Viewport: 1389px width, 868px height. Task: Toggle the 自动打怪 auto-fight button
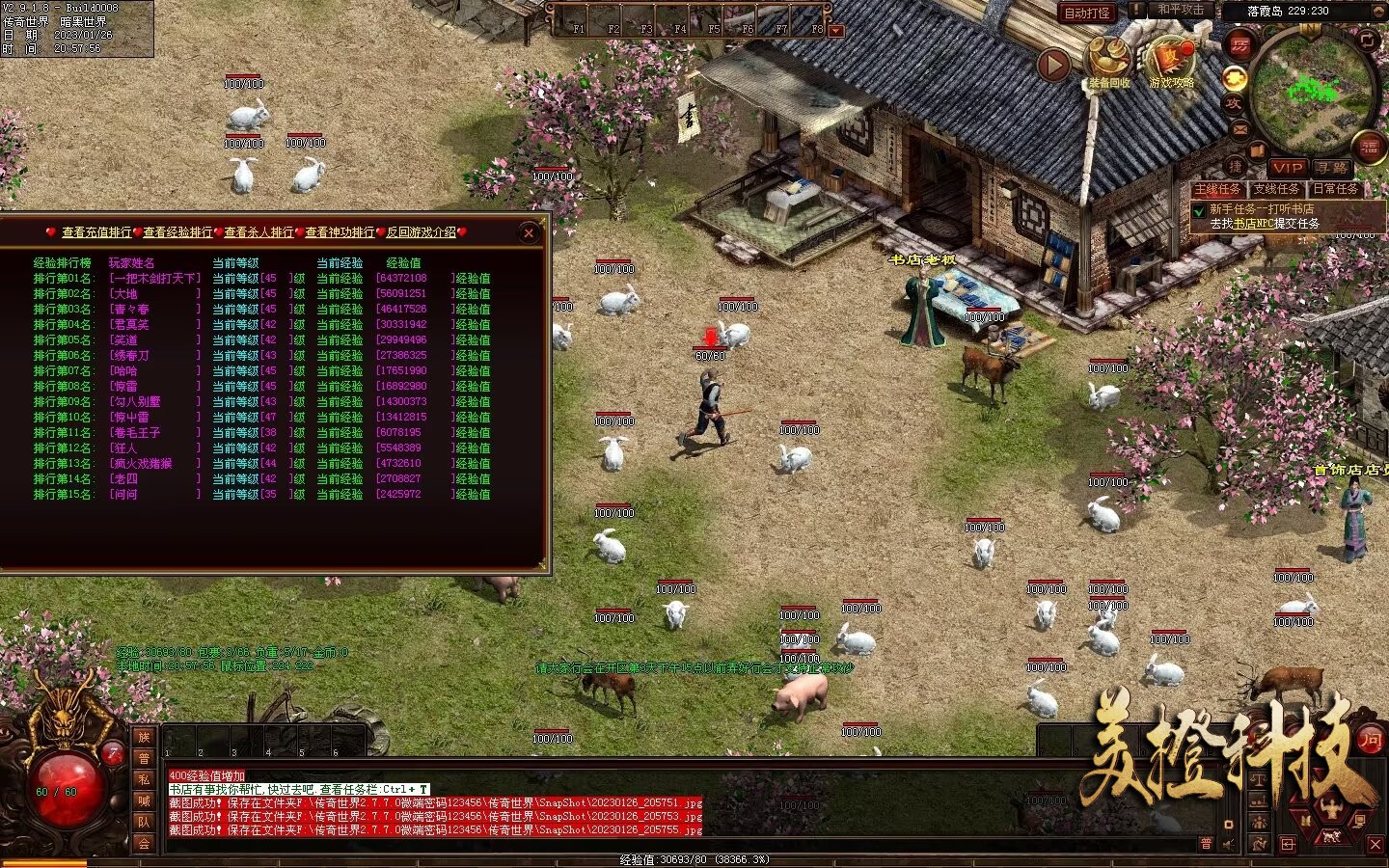[x=1087, y=13]
